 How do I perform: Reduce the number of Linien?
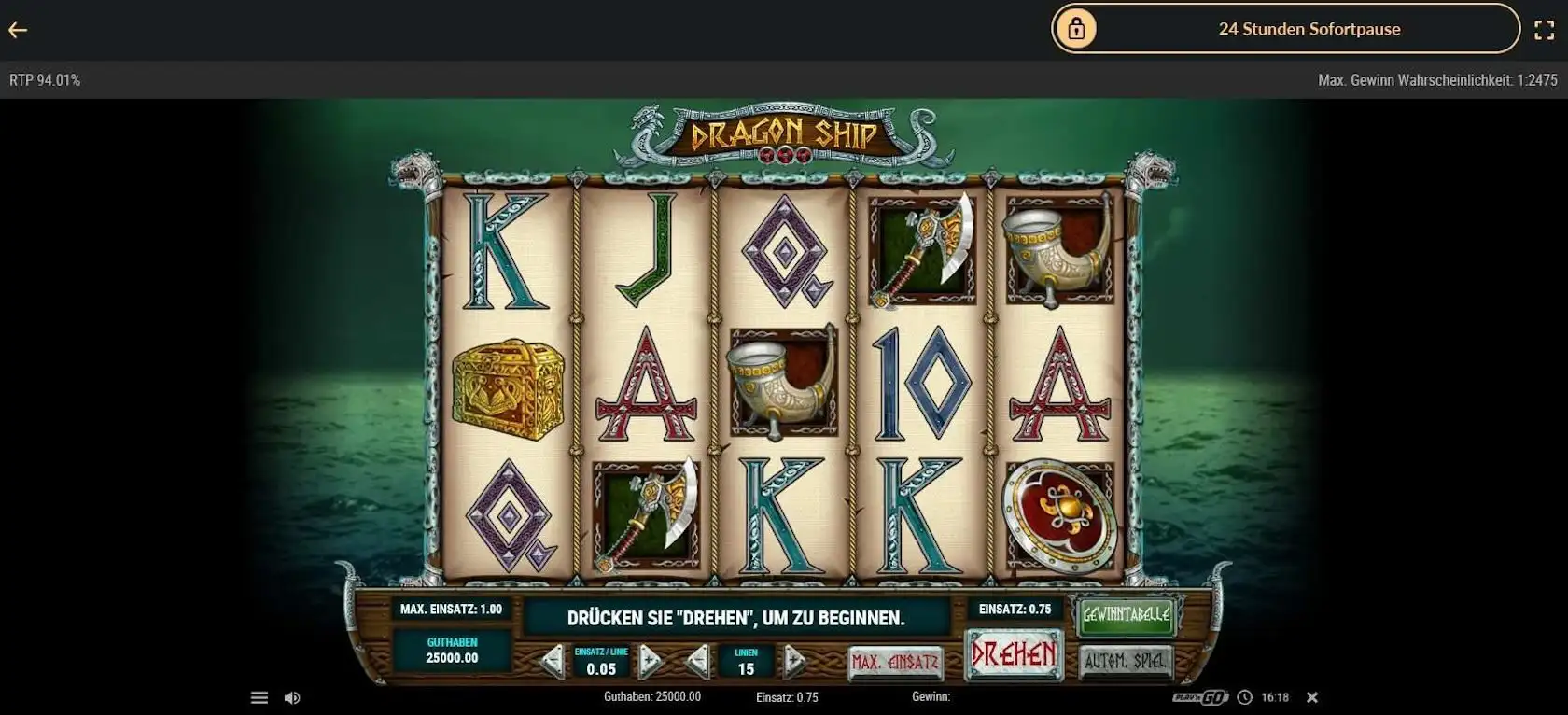point(698,662)
